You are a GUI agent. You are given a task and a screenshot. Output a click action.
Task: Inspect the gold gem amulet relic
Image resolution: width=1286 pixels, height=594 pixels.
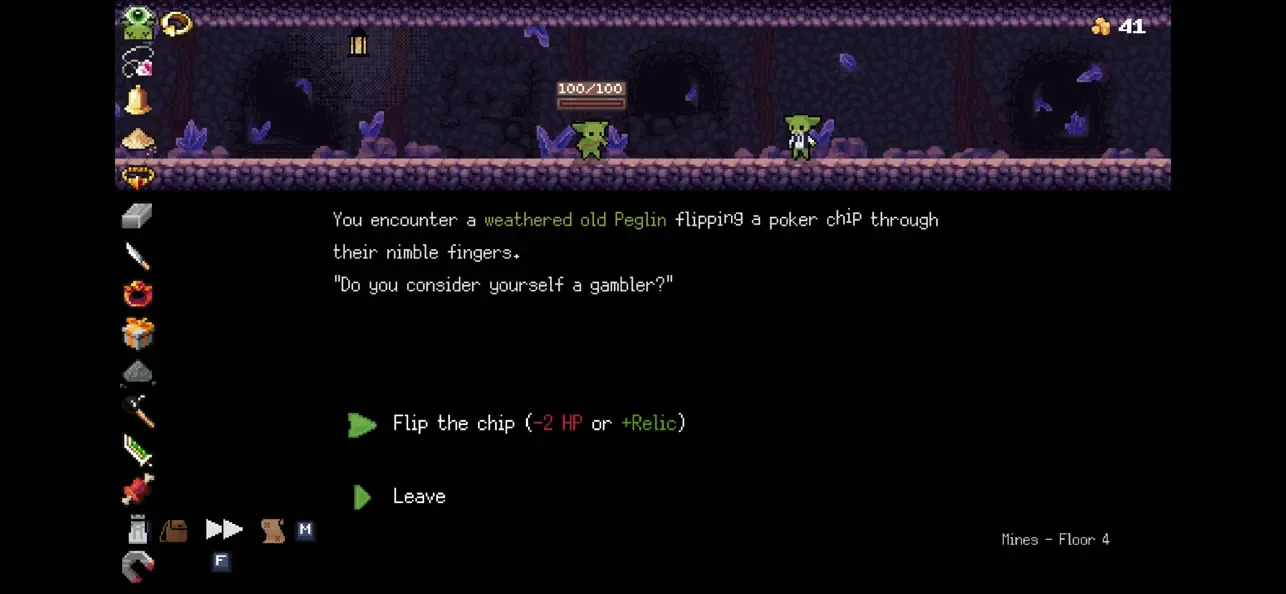[x=138, y=177]
